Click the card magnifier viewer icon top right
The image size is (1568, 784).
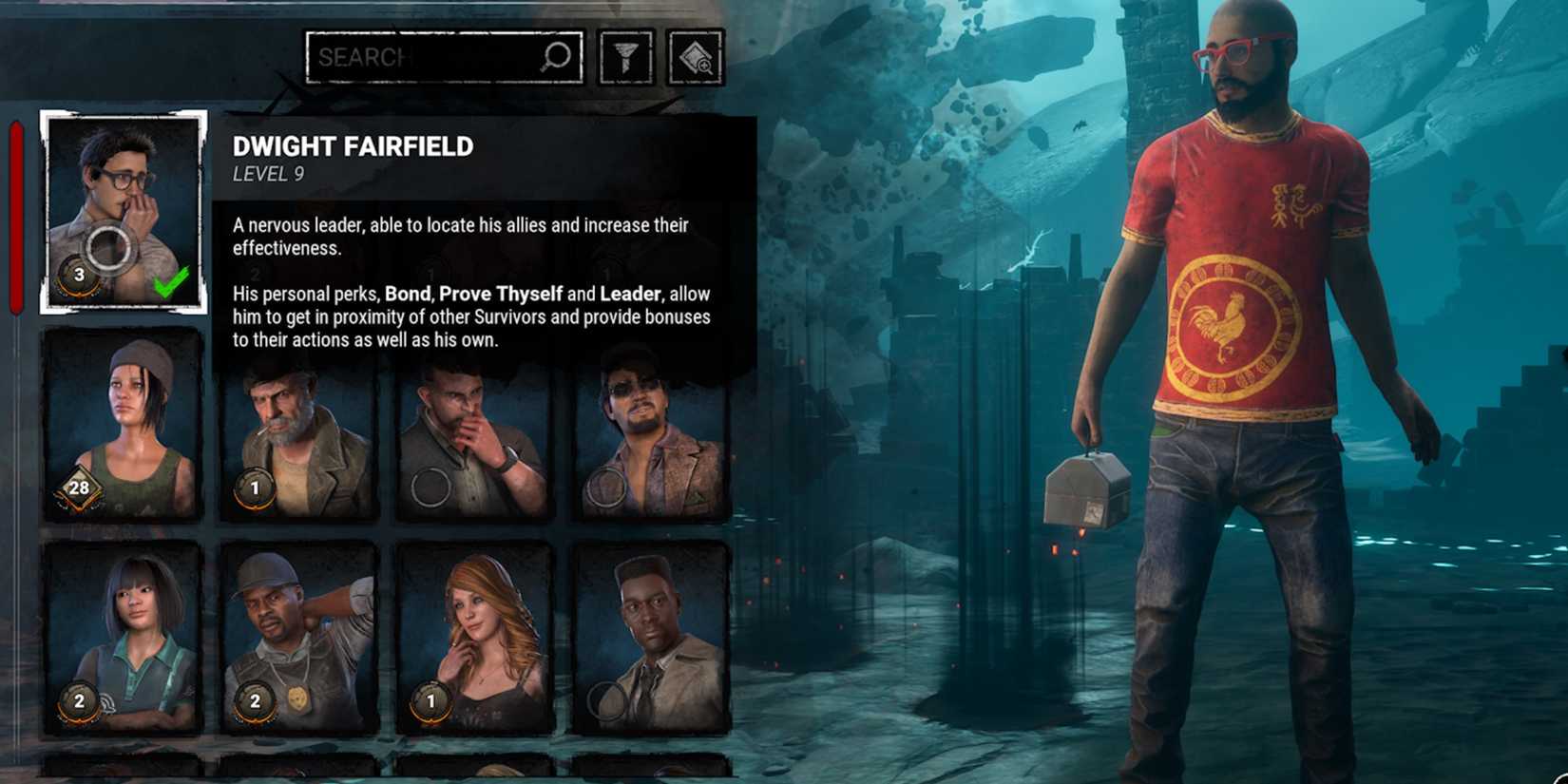coord(696,56)
